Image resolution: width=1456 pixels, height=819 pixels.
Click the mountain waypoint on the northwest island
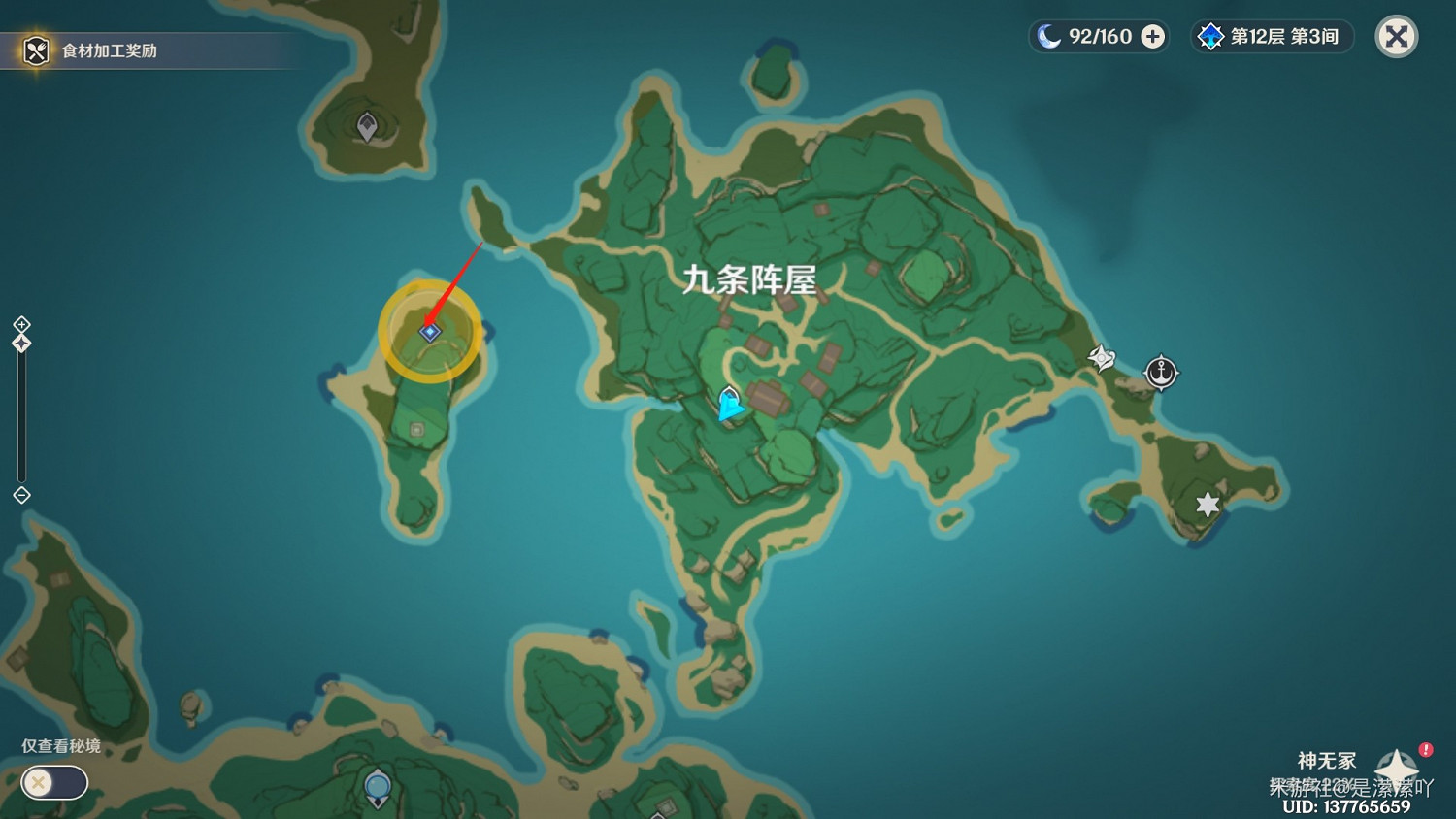(x=369, y=124)
